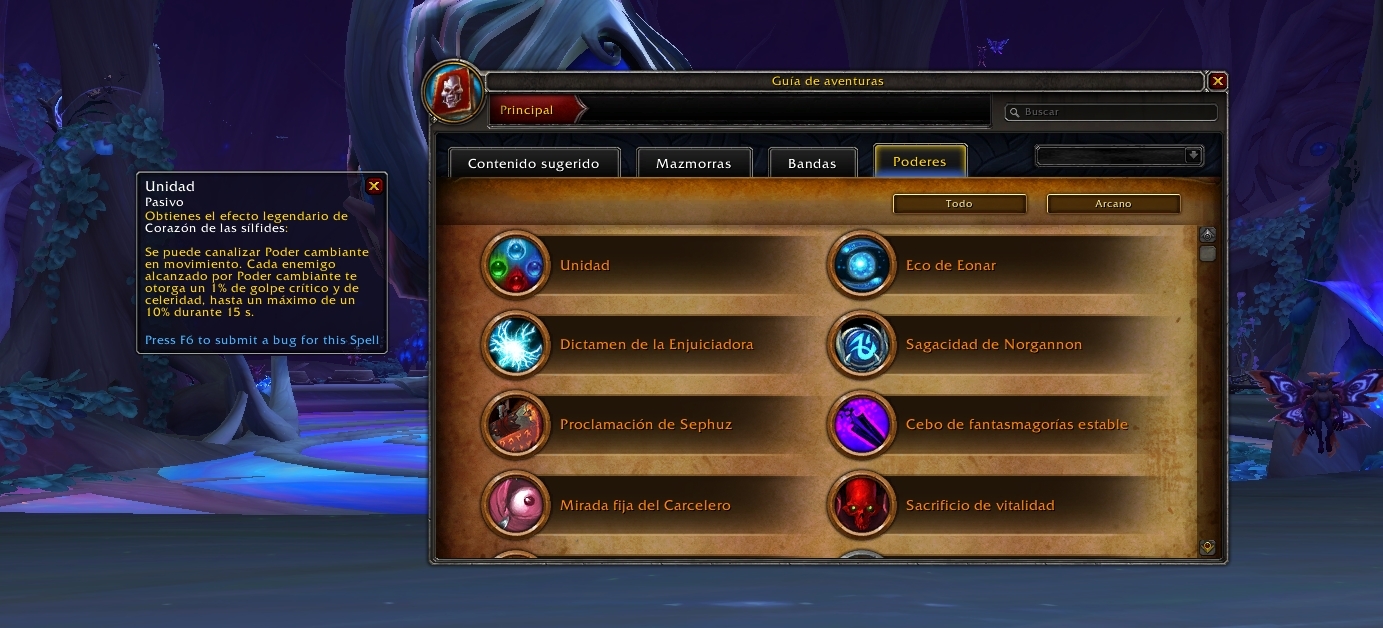The height and width of the screenshot is (628, 1383).
Task: Show the Poderes tab
Action: click(919, 161)
